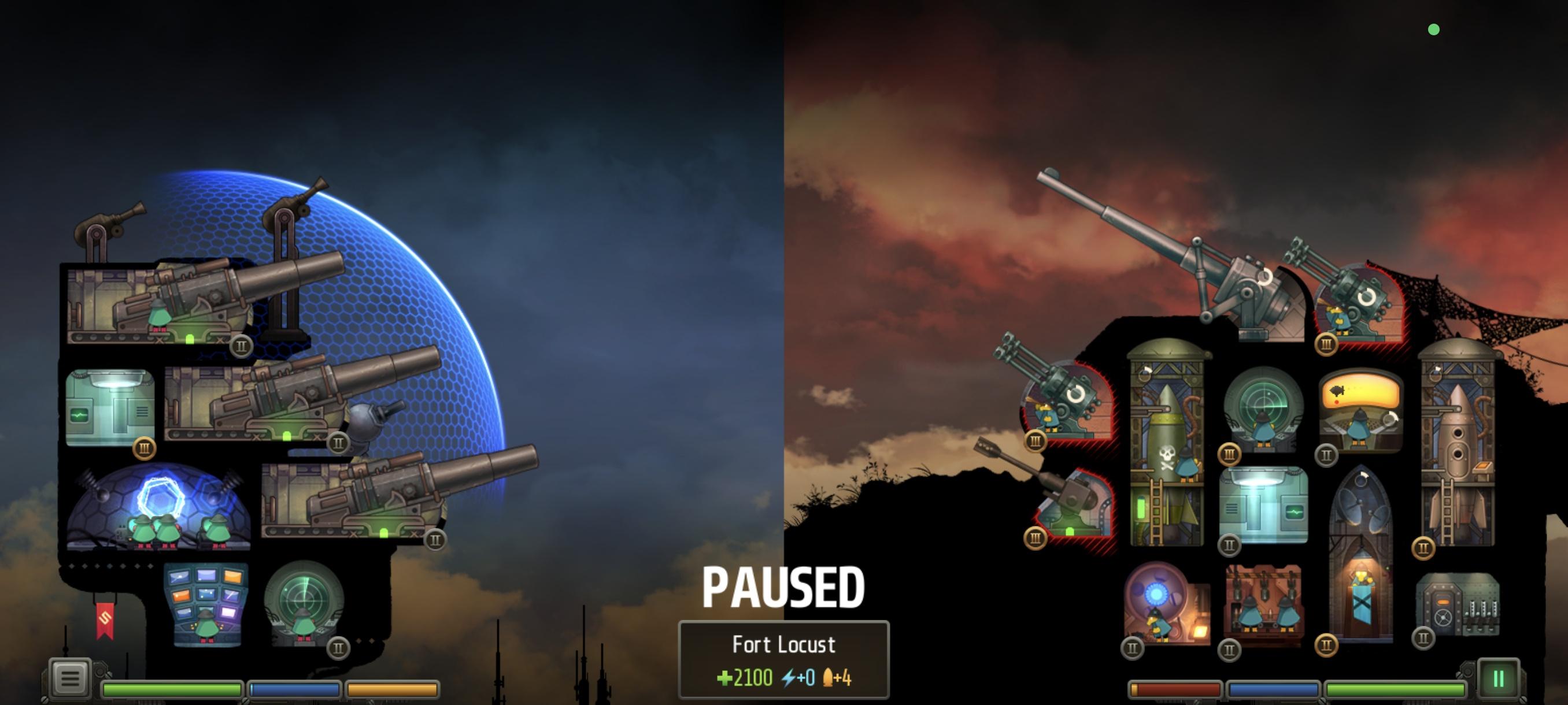Click the green pause button
Screen dimensions: 1568x705
[x=1498, y=678]
